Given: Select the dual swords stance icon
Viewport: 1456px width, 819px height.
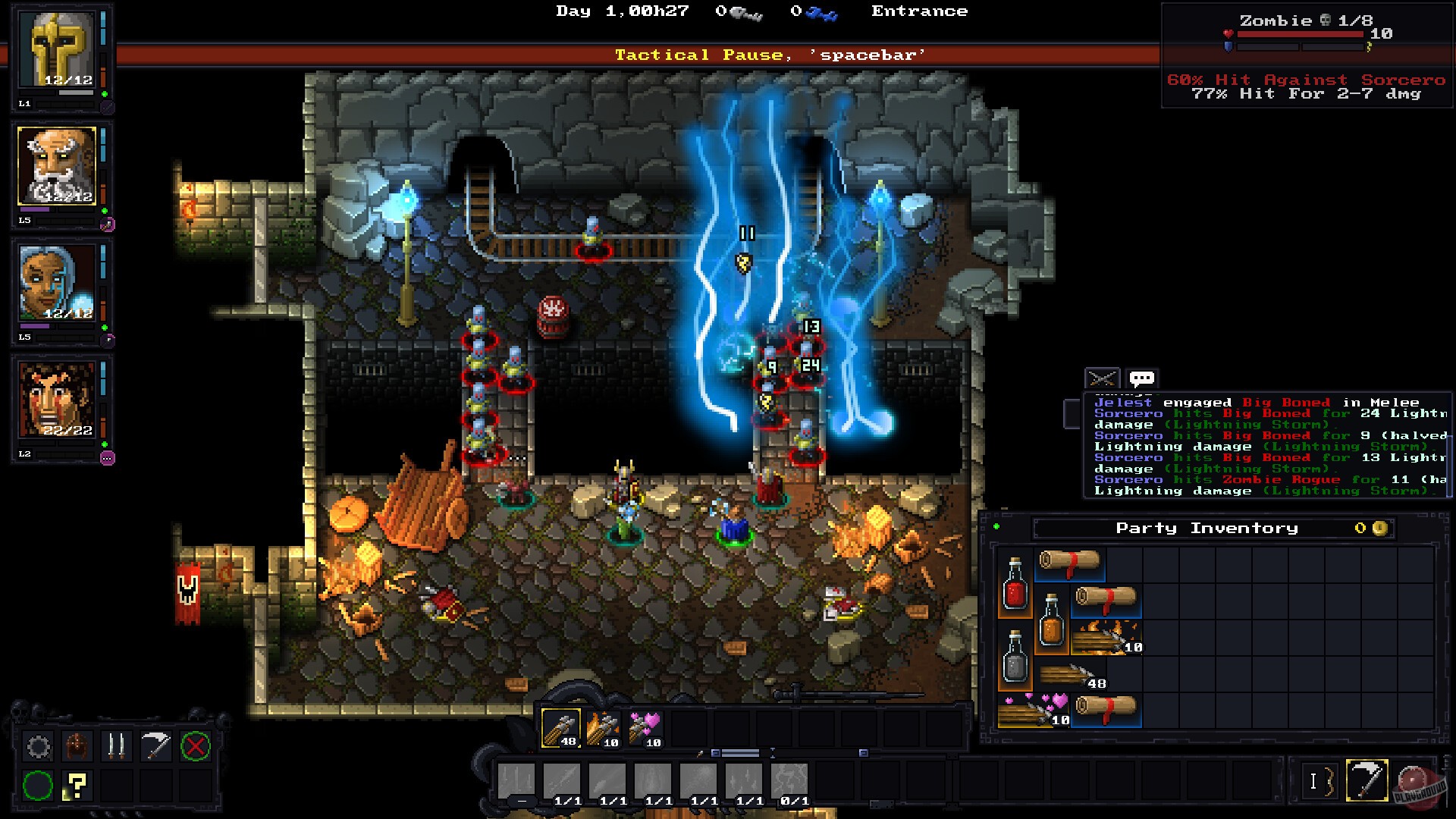Looking at the screenshot, I should 117,745.
